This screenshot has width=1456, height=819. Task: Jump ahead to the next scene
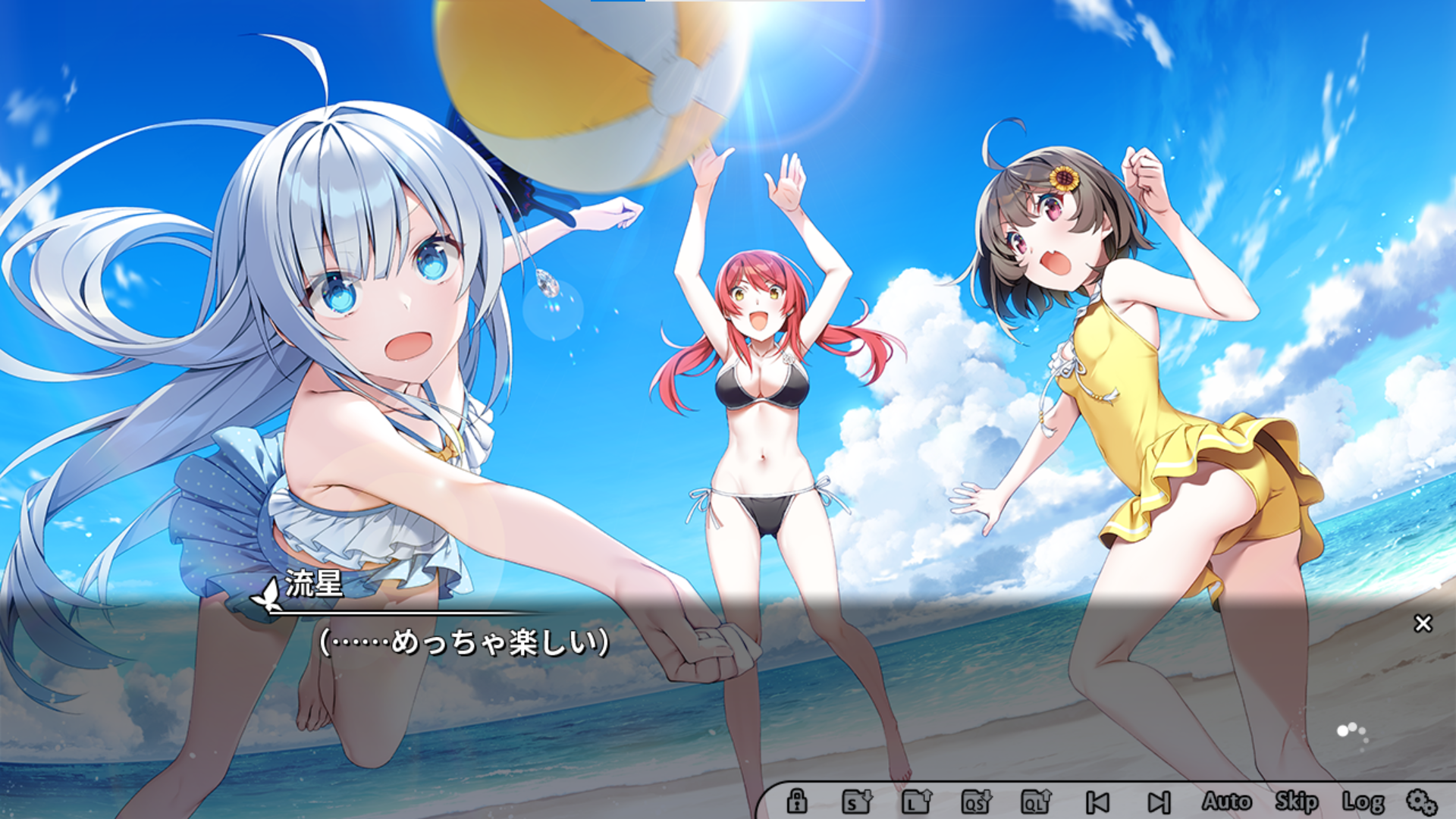(x=1159, y=802)
